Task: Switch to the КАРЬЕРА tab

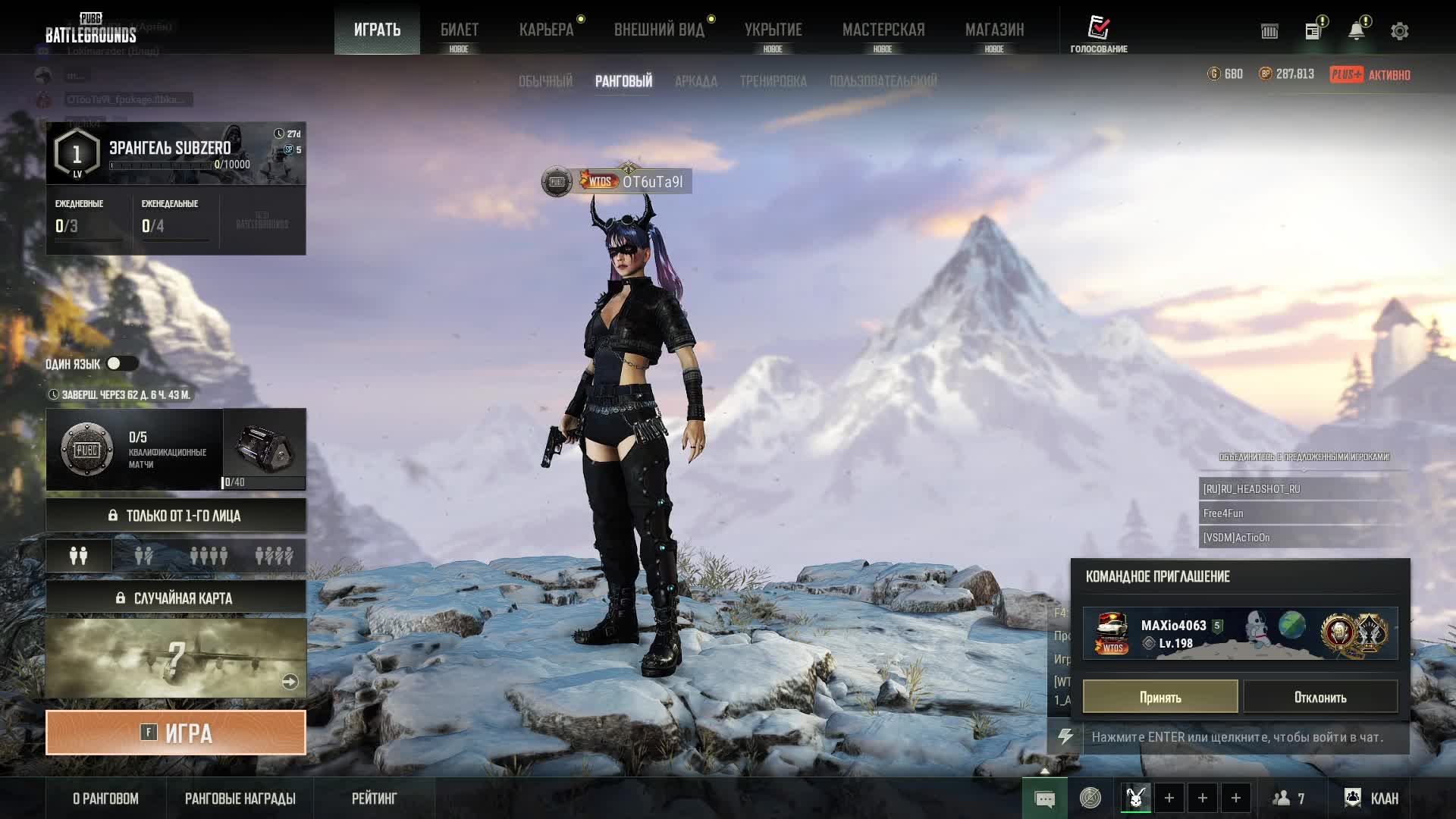Action: [546, 30]
